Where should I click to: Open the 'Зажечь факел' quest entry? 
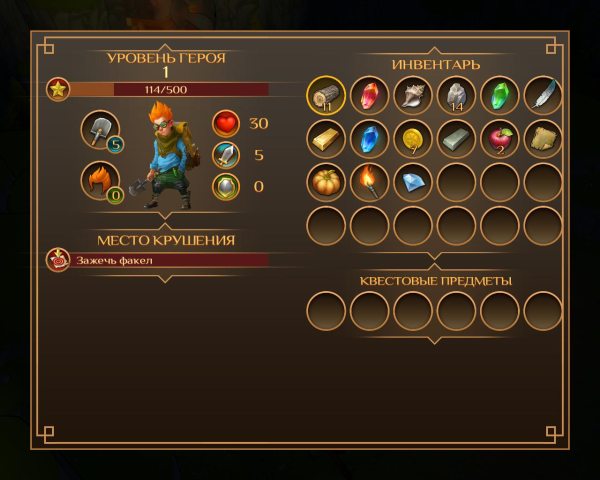click(x=160, y=260)
